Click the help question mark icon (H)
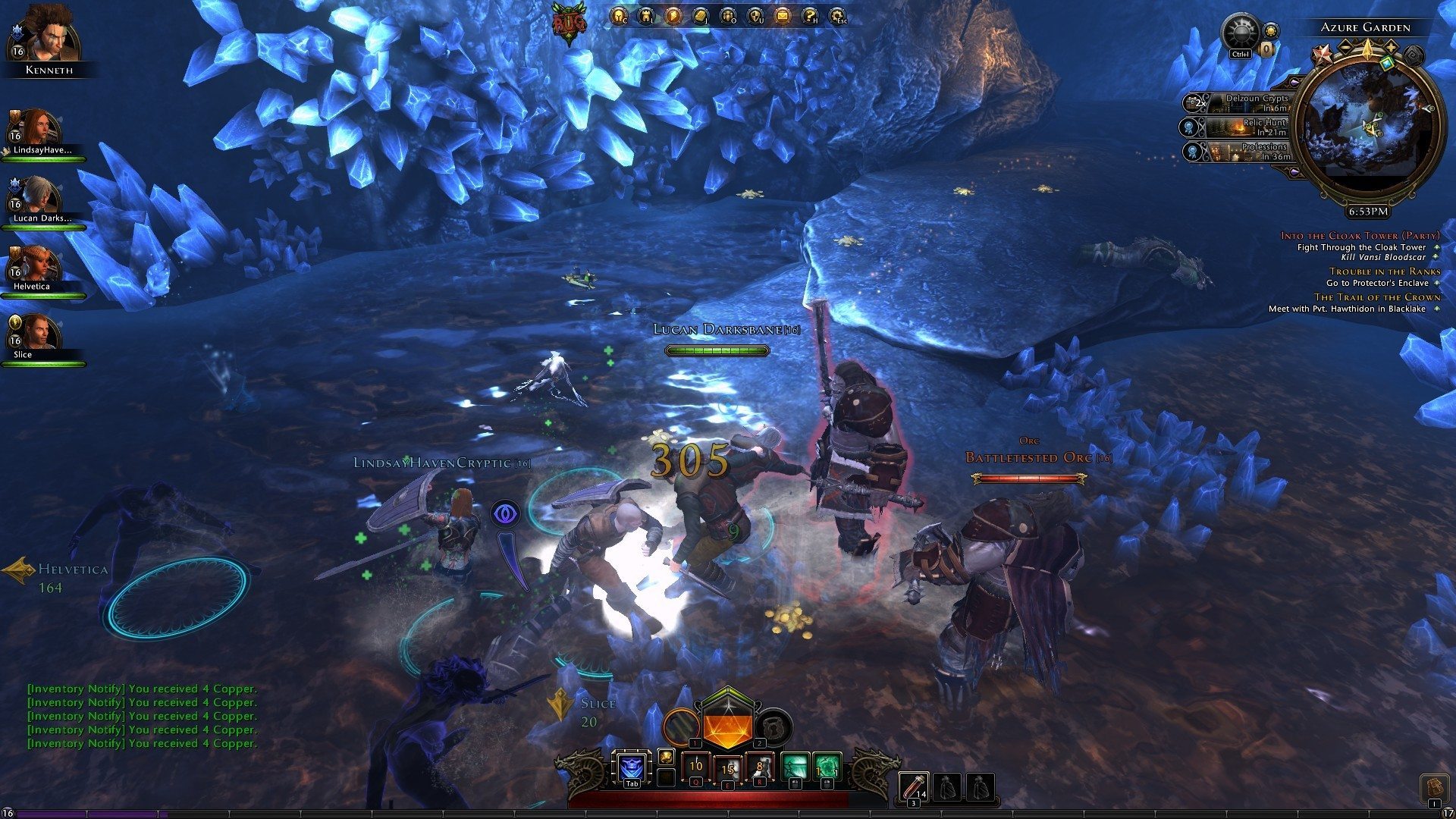1456x819 pixels. pos(809,14)
